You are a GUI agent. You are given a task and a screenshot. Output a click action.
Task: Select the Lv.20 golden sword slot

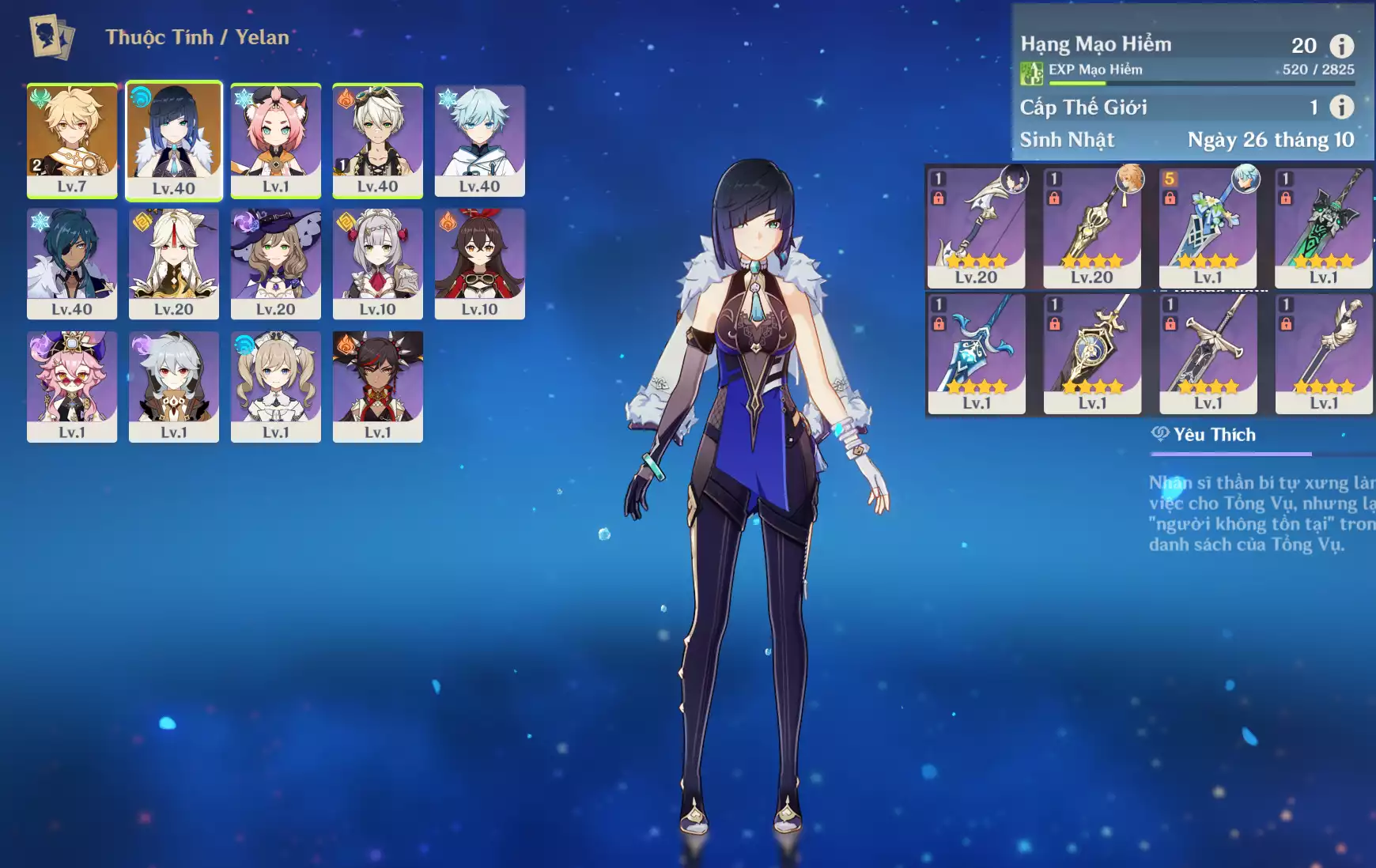click(x=1092, y=227)
